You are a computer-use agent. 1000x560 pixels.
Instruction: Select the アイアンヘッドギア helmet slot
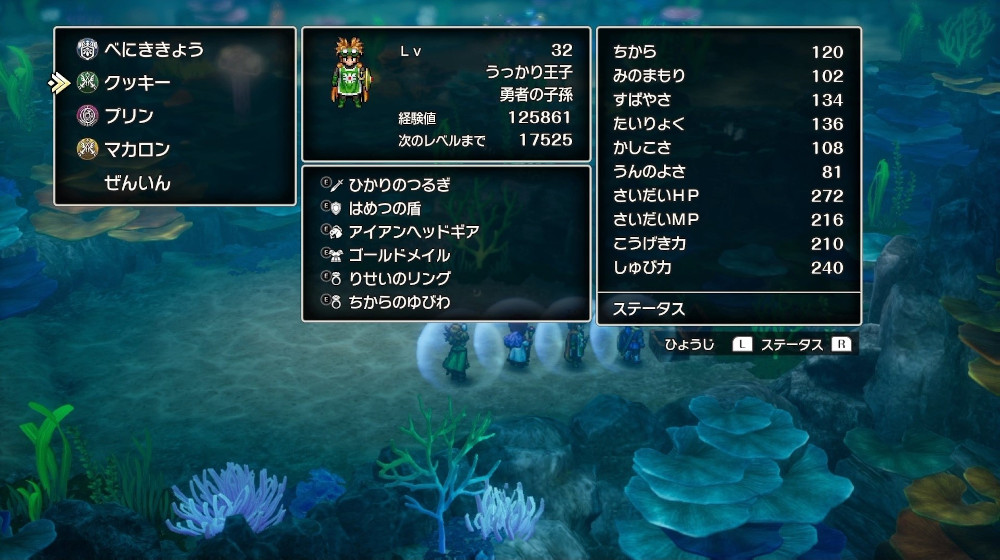click(x=413, y=231)
